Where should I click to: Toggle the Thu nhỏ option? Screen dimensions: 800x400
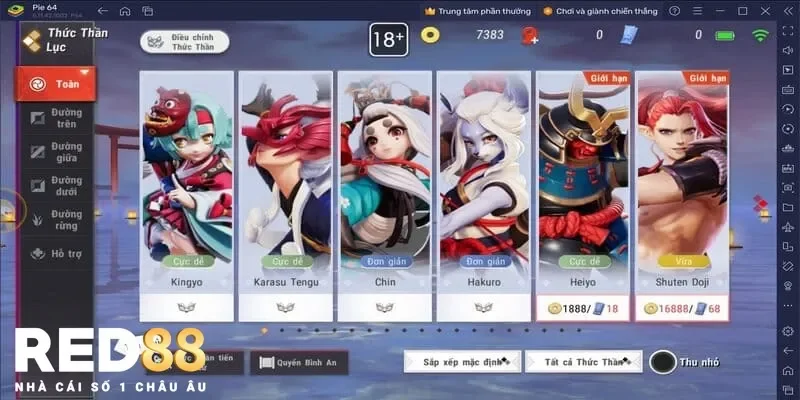[664, 361]
